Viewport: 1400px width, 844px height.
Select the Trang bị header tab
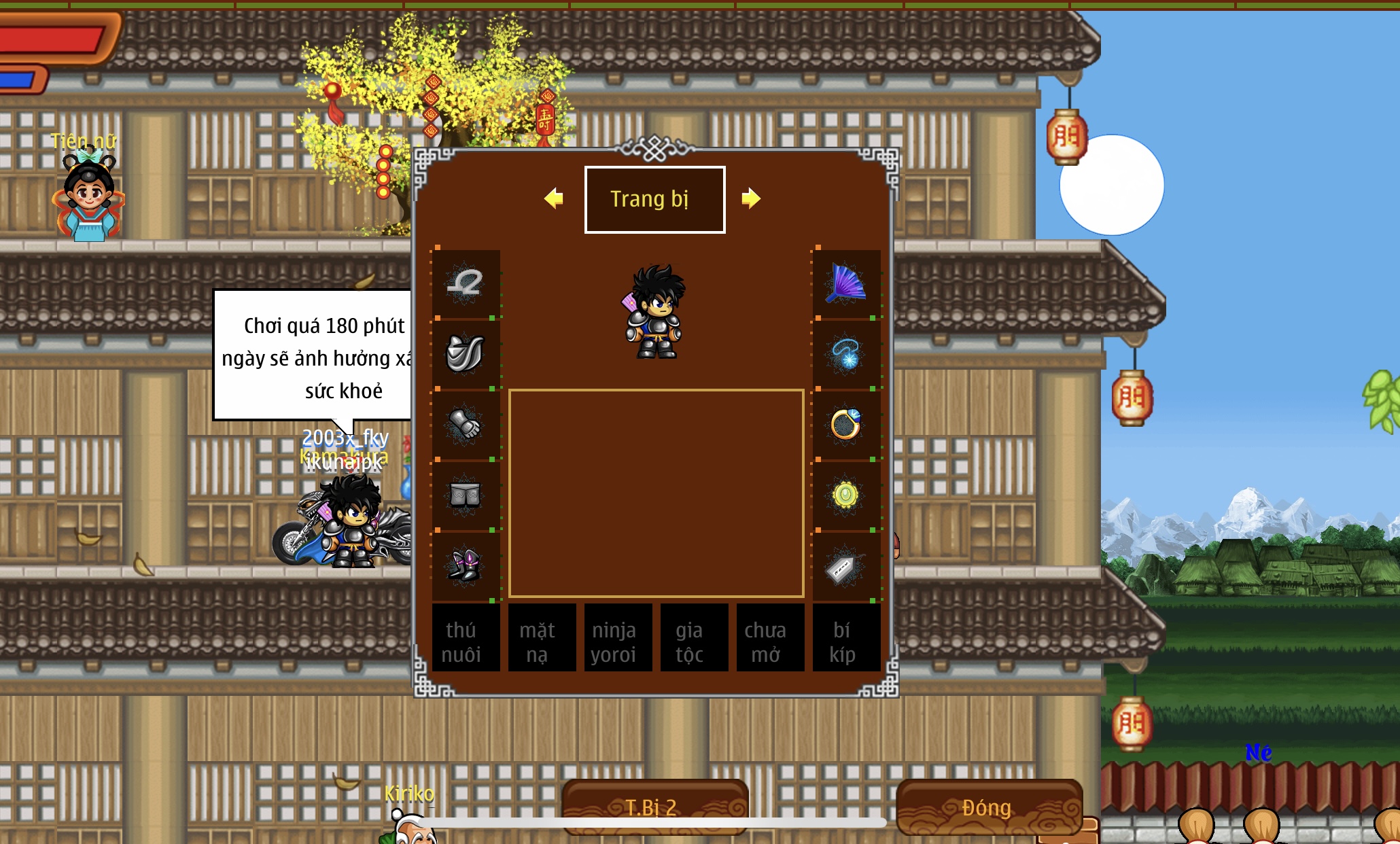tap(654, 199)
